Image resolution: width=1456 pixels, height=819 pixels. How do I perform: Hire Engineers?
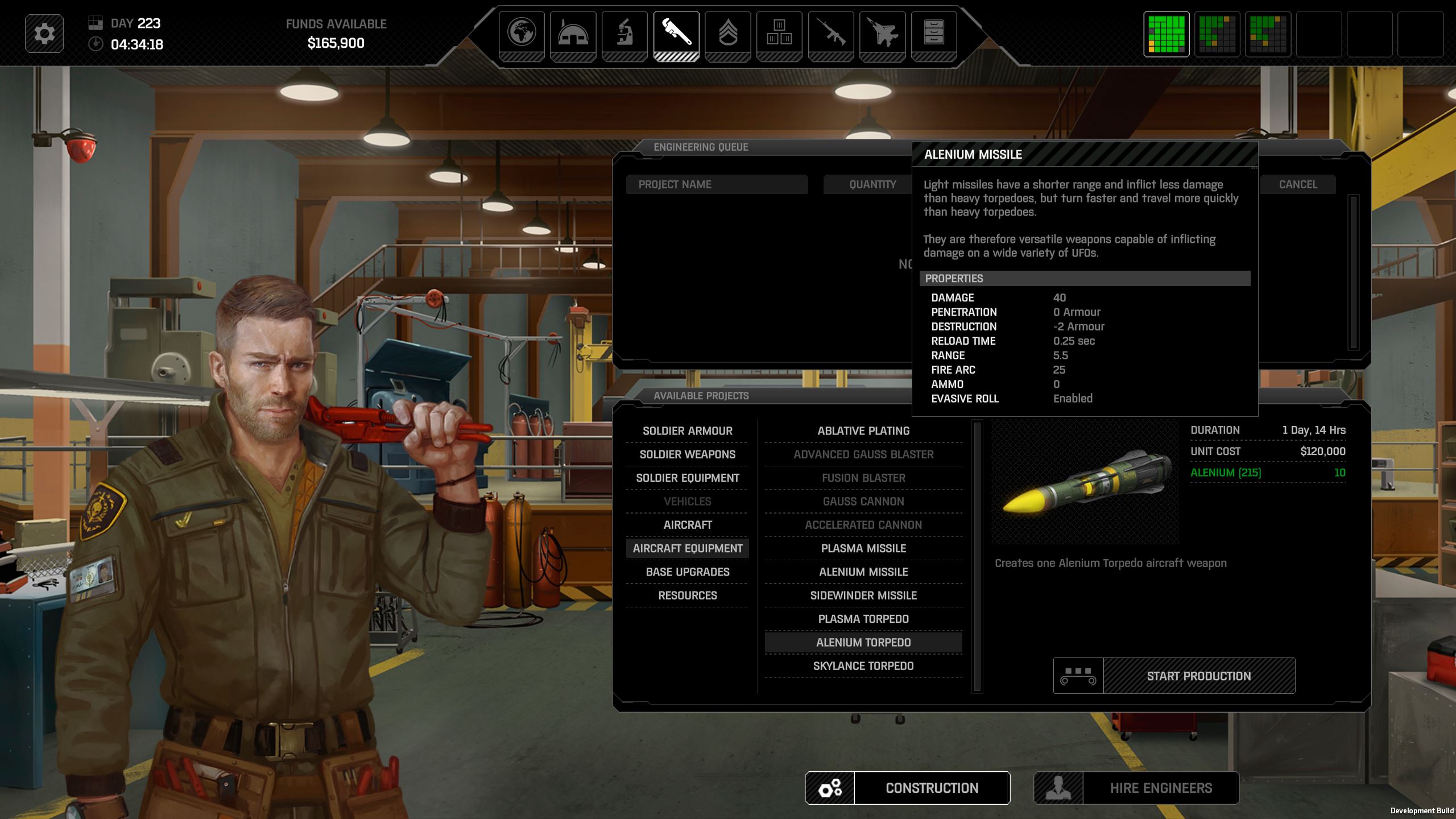pos(1160,788)
